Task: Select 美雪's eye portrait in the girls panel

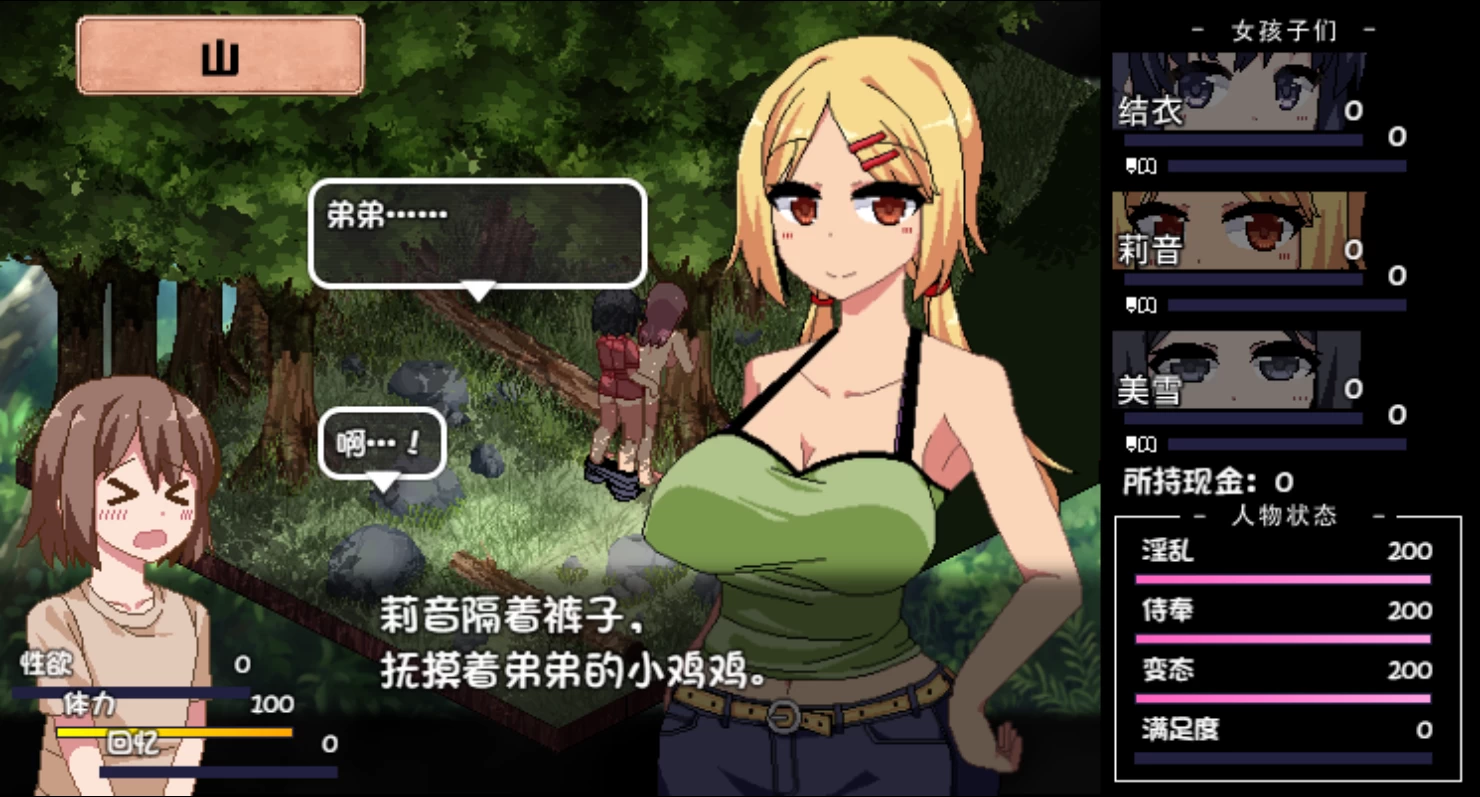Action: click(x=1240, y=373)
